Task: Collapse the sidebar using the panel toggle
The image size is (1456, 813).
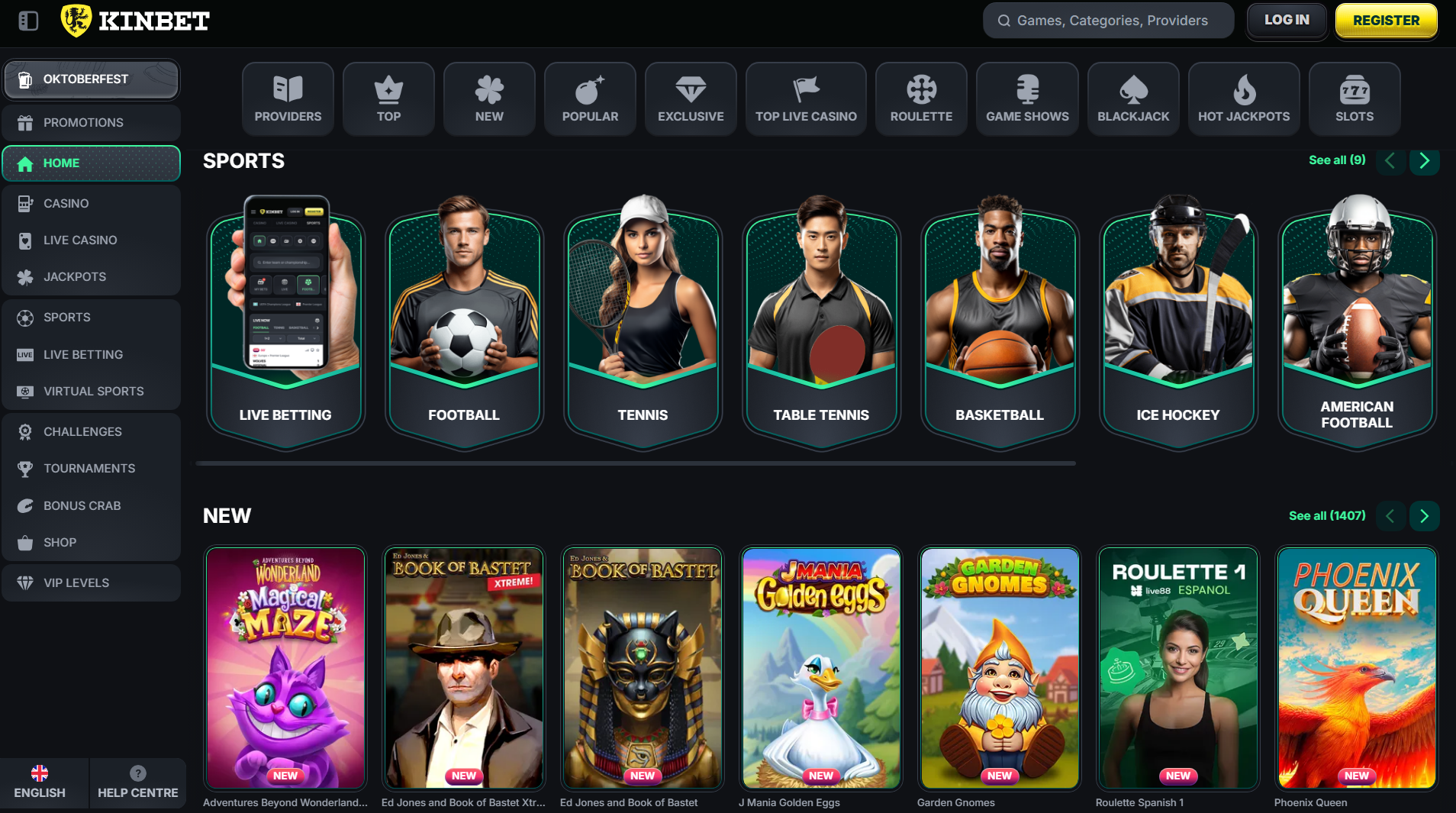Action: pyautogui.click(x=28, y=21)
